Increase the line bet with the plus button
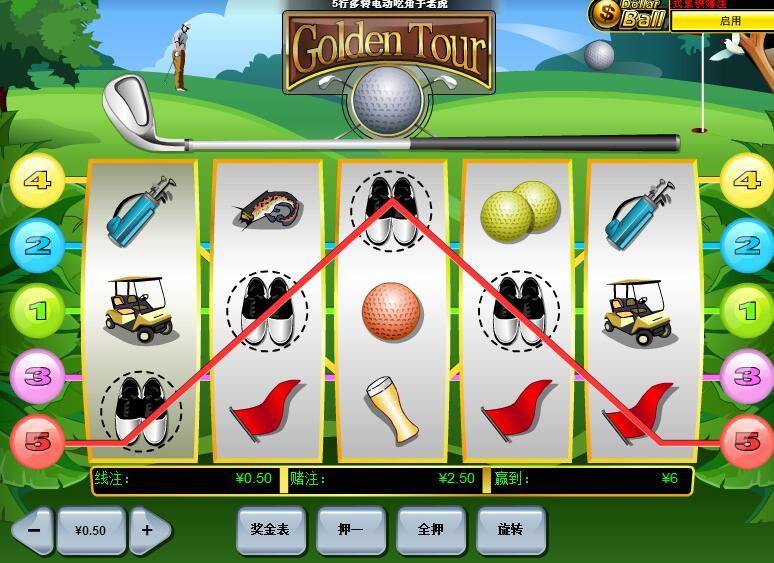This screenshot has width=774, height=563. point(148,530)
